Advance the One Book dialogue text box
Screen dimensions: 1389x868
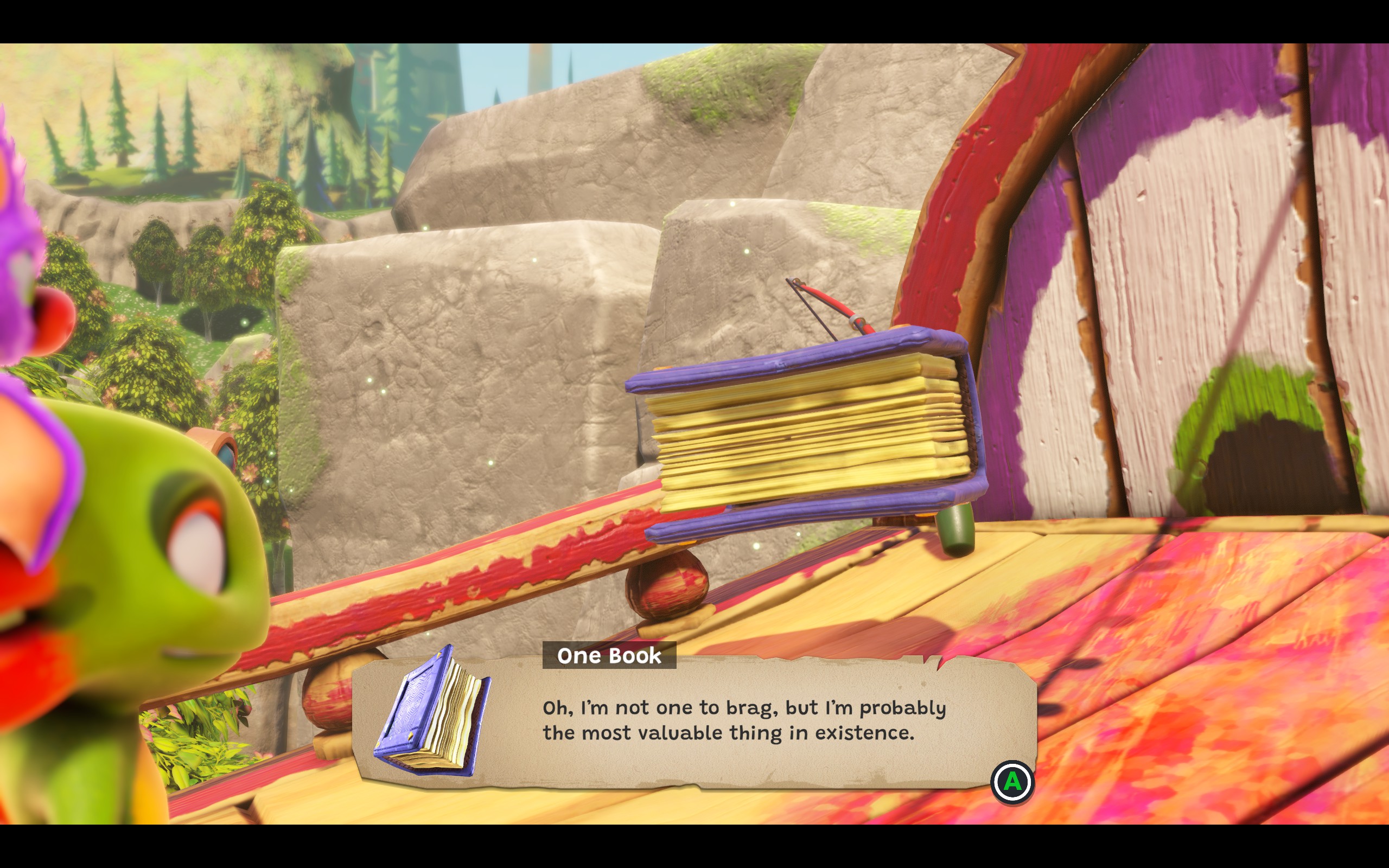tap(1012, 781)
